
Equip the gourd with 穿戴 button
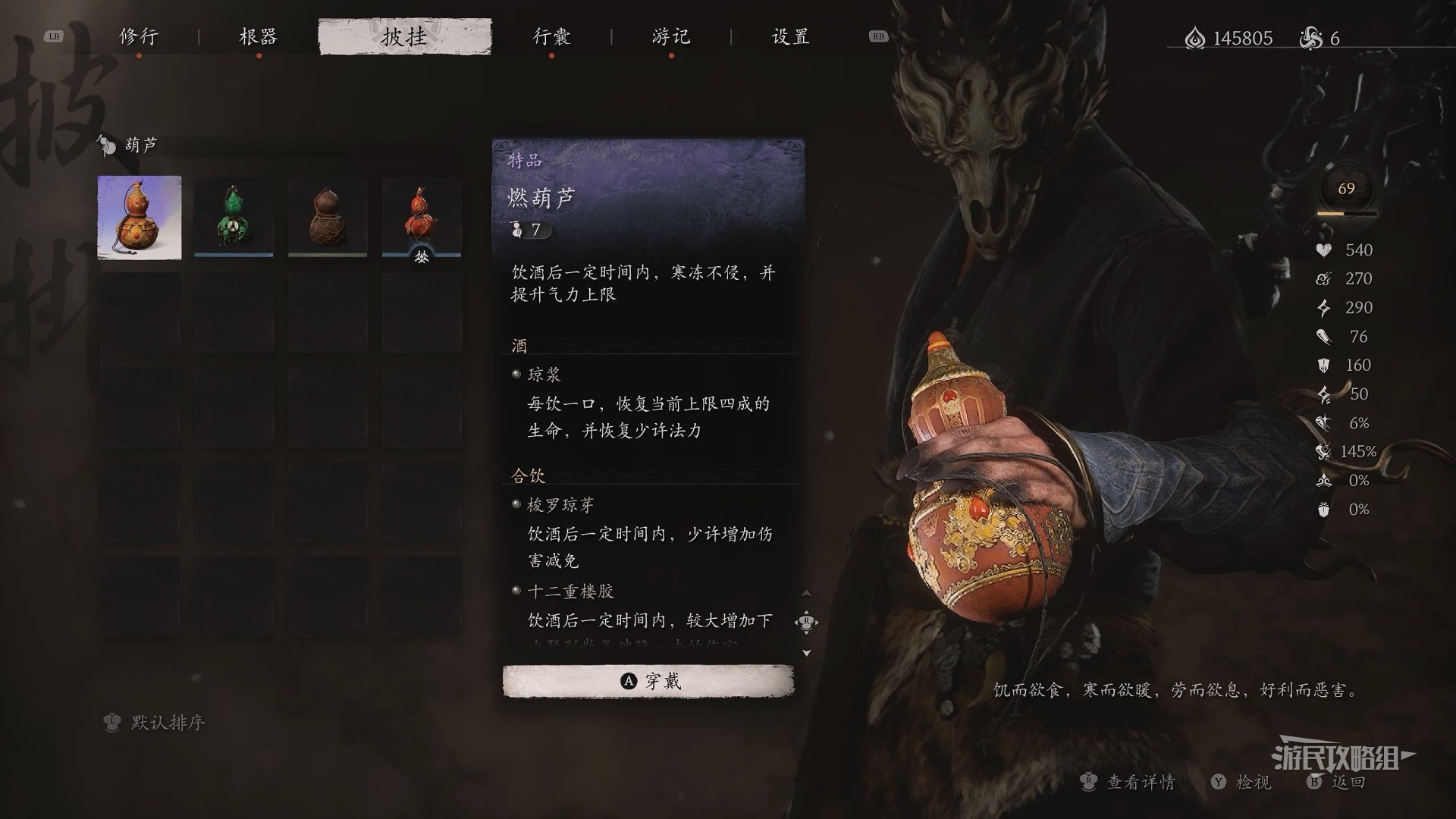(648, 681)
